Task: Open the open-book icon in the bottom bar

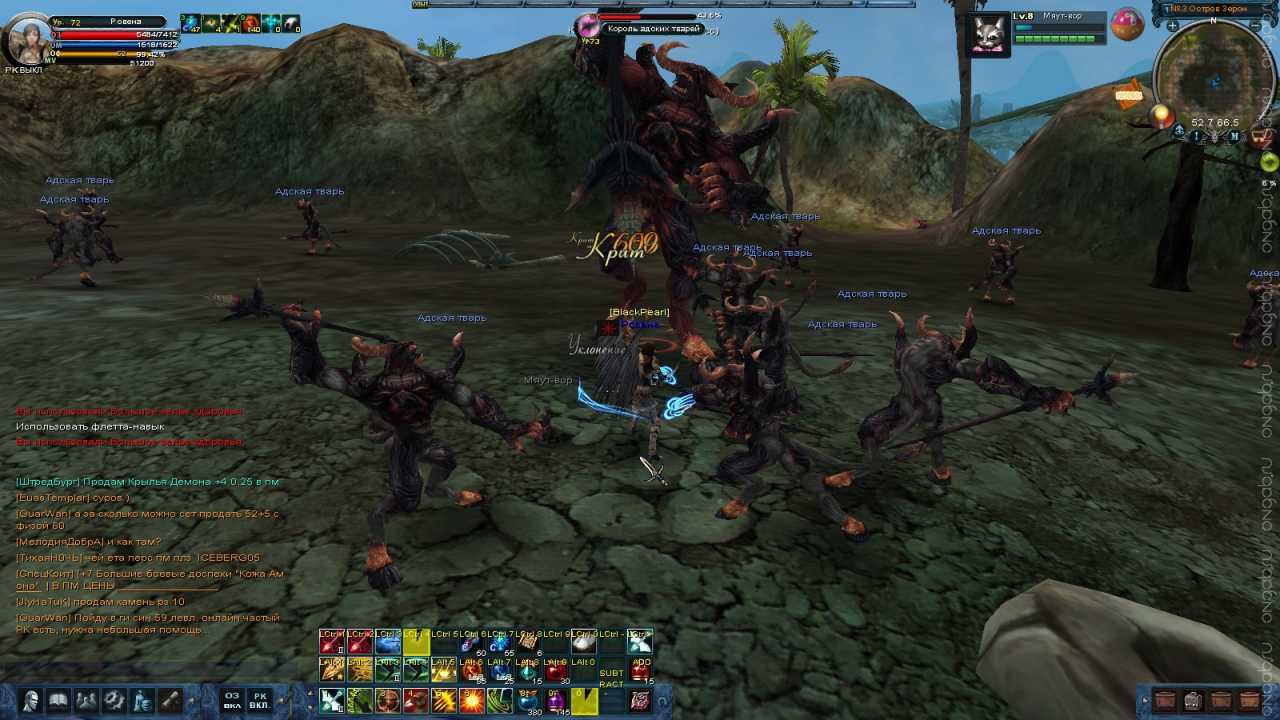Action: tap(59, 700)
